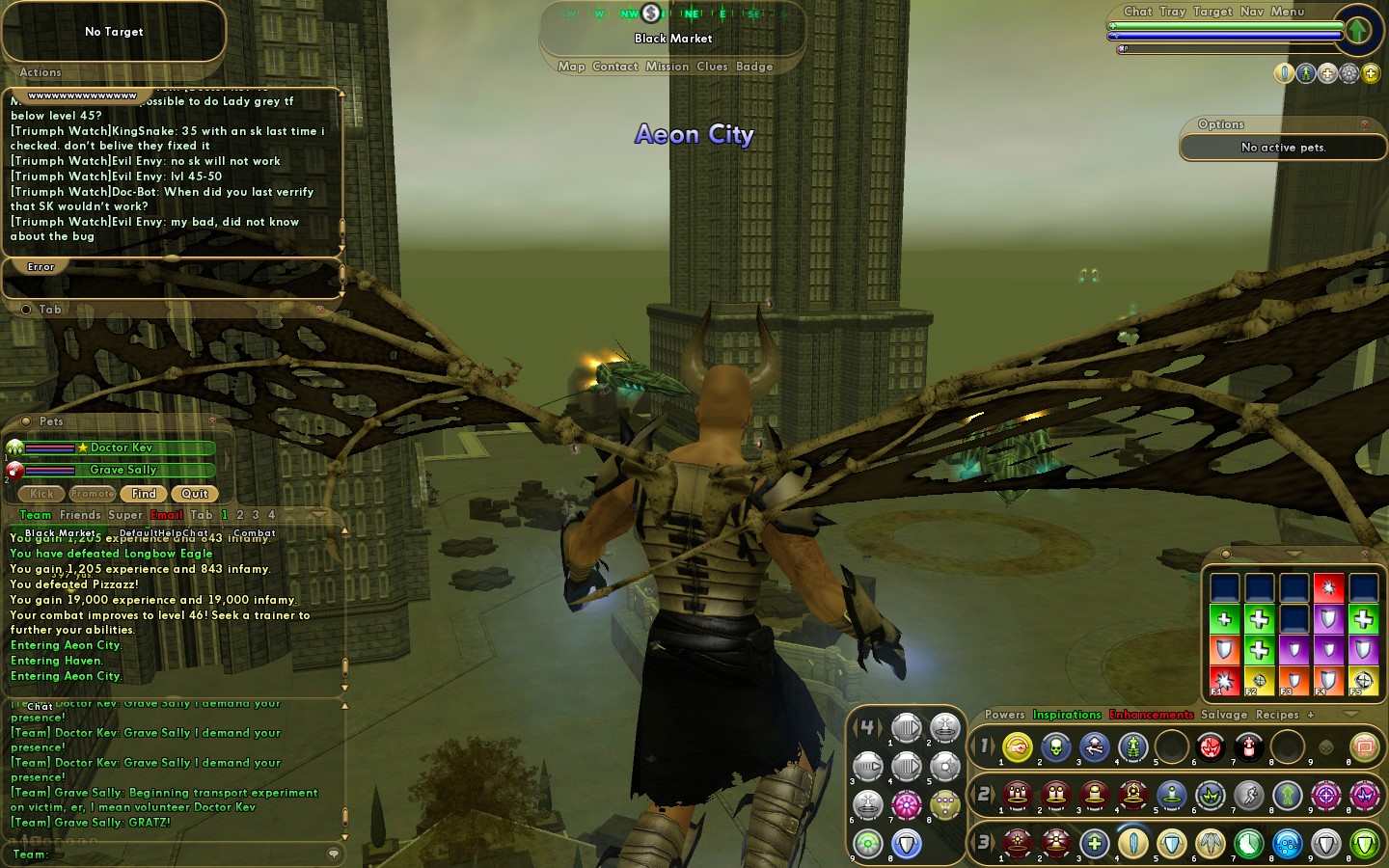
Task: Switch to the Friends tab
Action: 80,515
